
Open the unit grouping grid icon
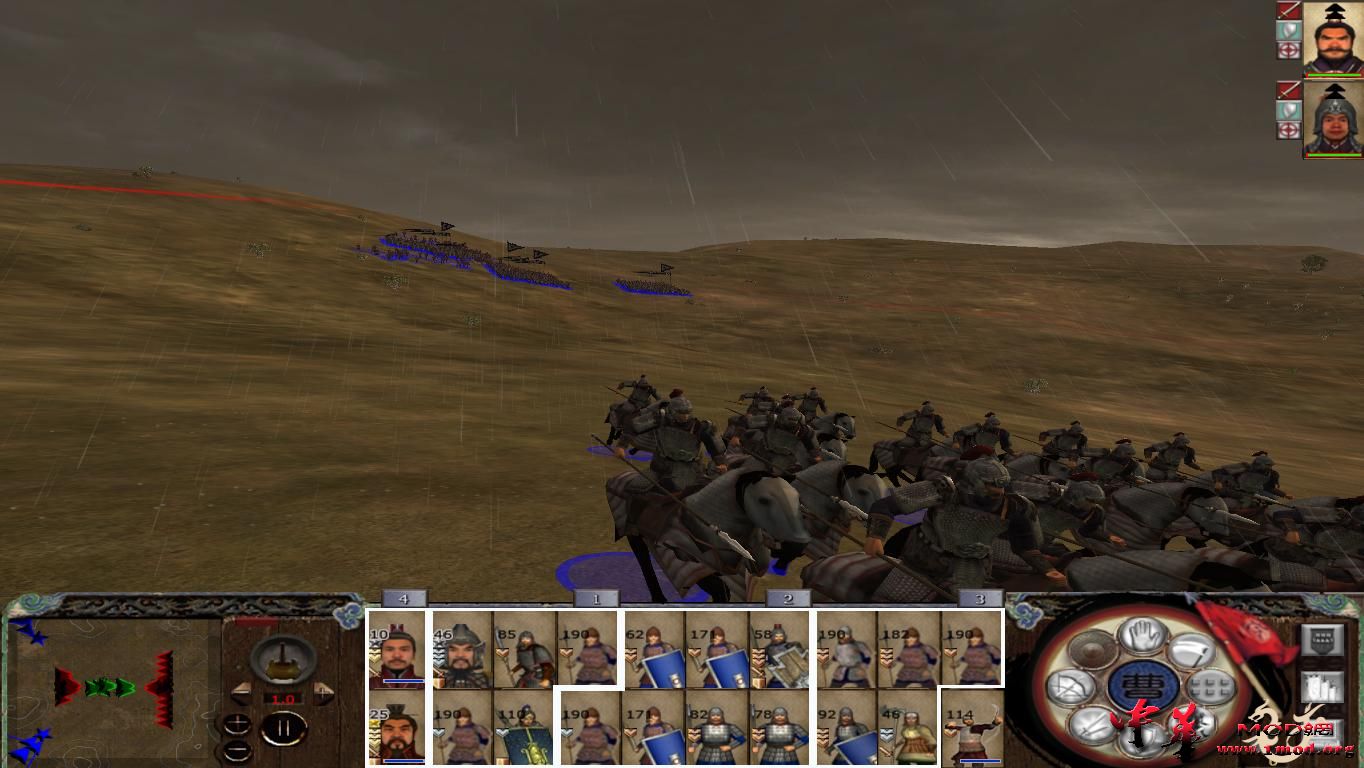pos(1209,687)
